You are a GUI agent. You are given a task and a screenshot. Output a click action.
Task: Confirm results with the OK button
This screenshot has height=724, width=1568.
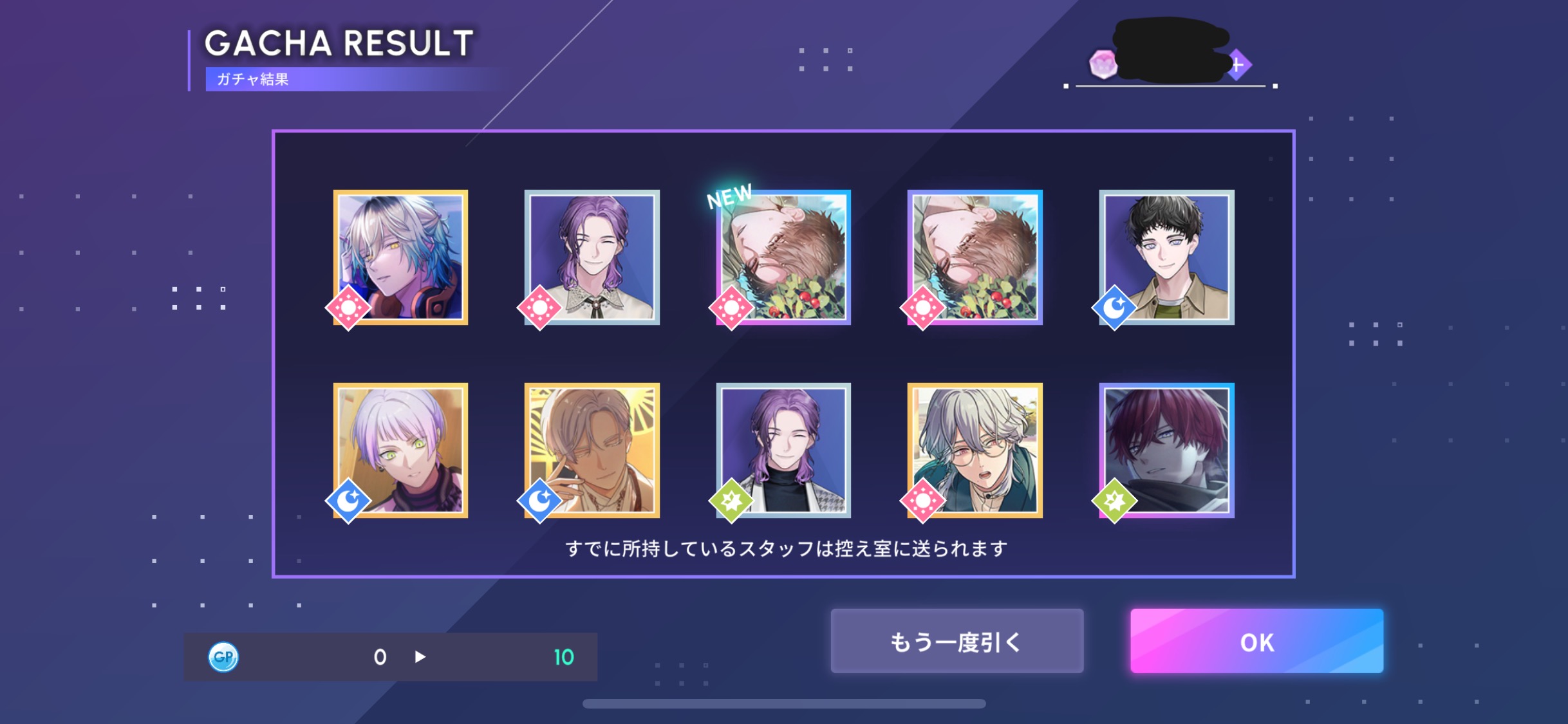(1256, 642)
